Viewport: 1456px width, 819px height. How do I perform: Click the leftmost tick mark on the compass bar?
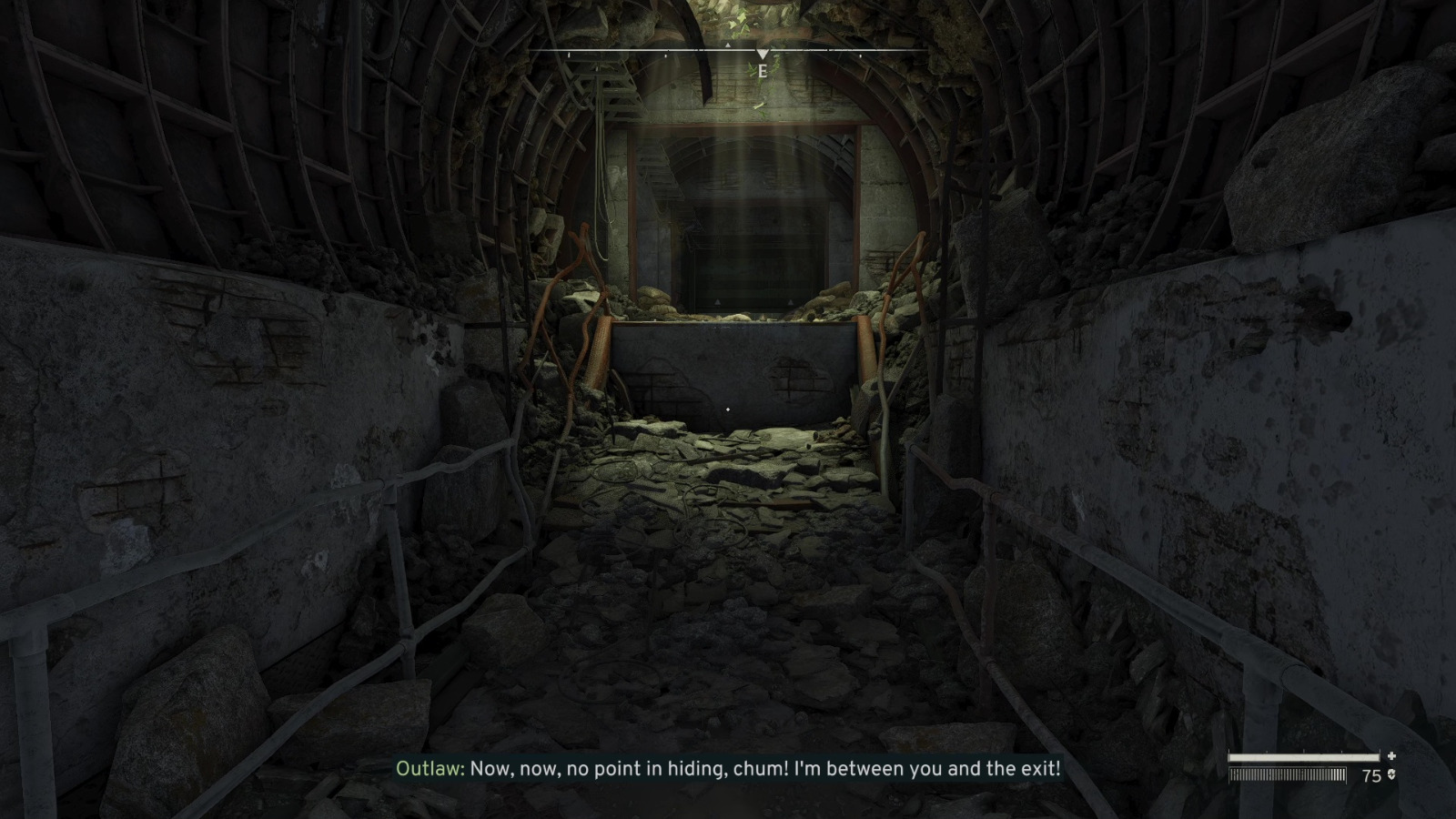tap(569, 55)
